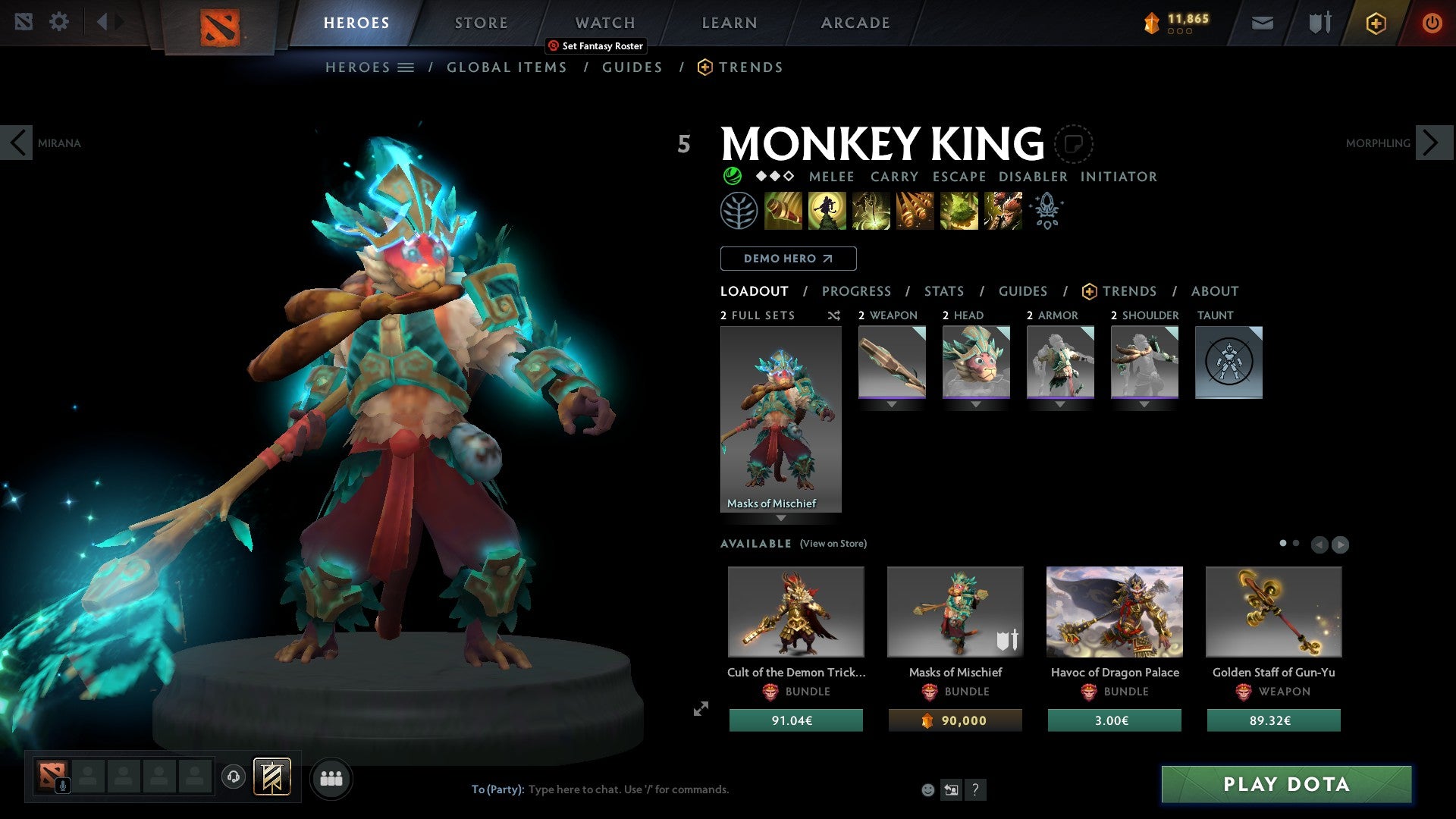Toggle the loadout shuffle icon
The width and height of the screenshot is (1456, 819).
[x=833, y=315]
